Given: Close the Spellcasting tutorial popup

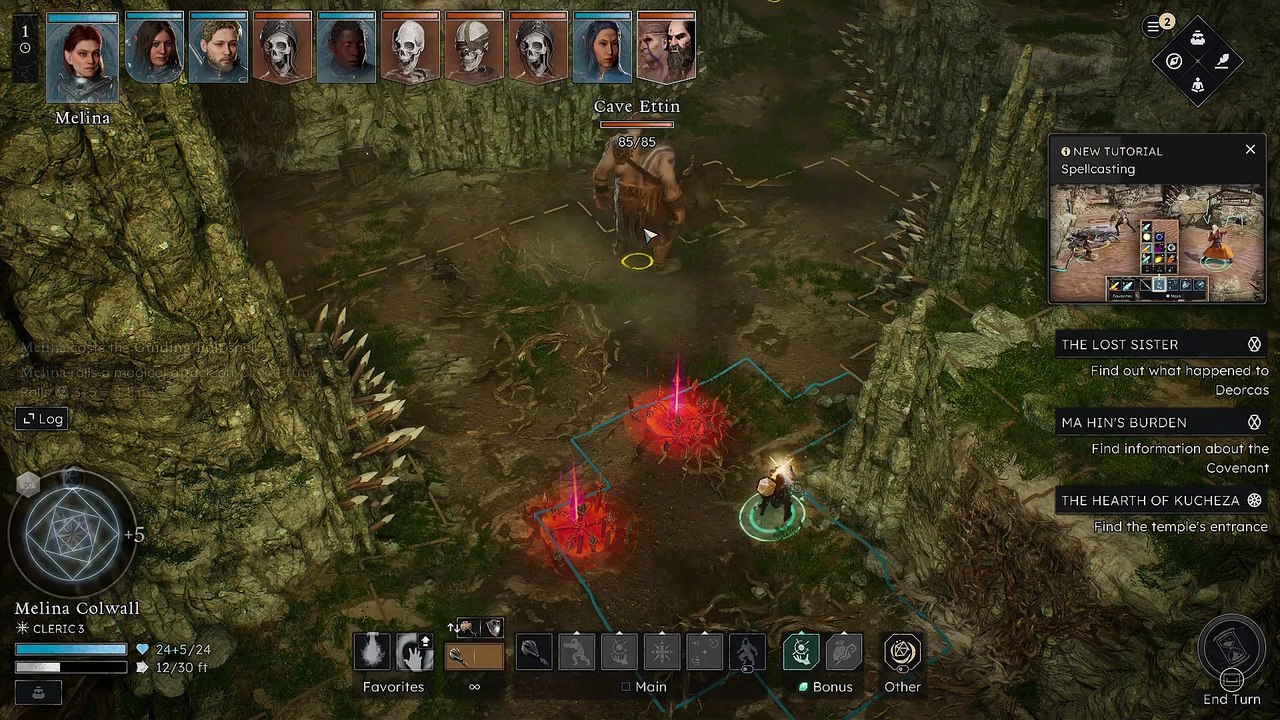Looking at the screenshot, I should click(1250, 150).
